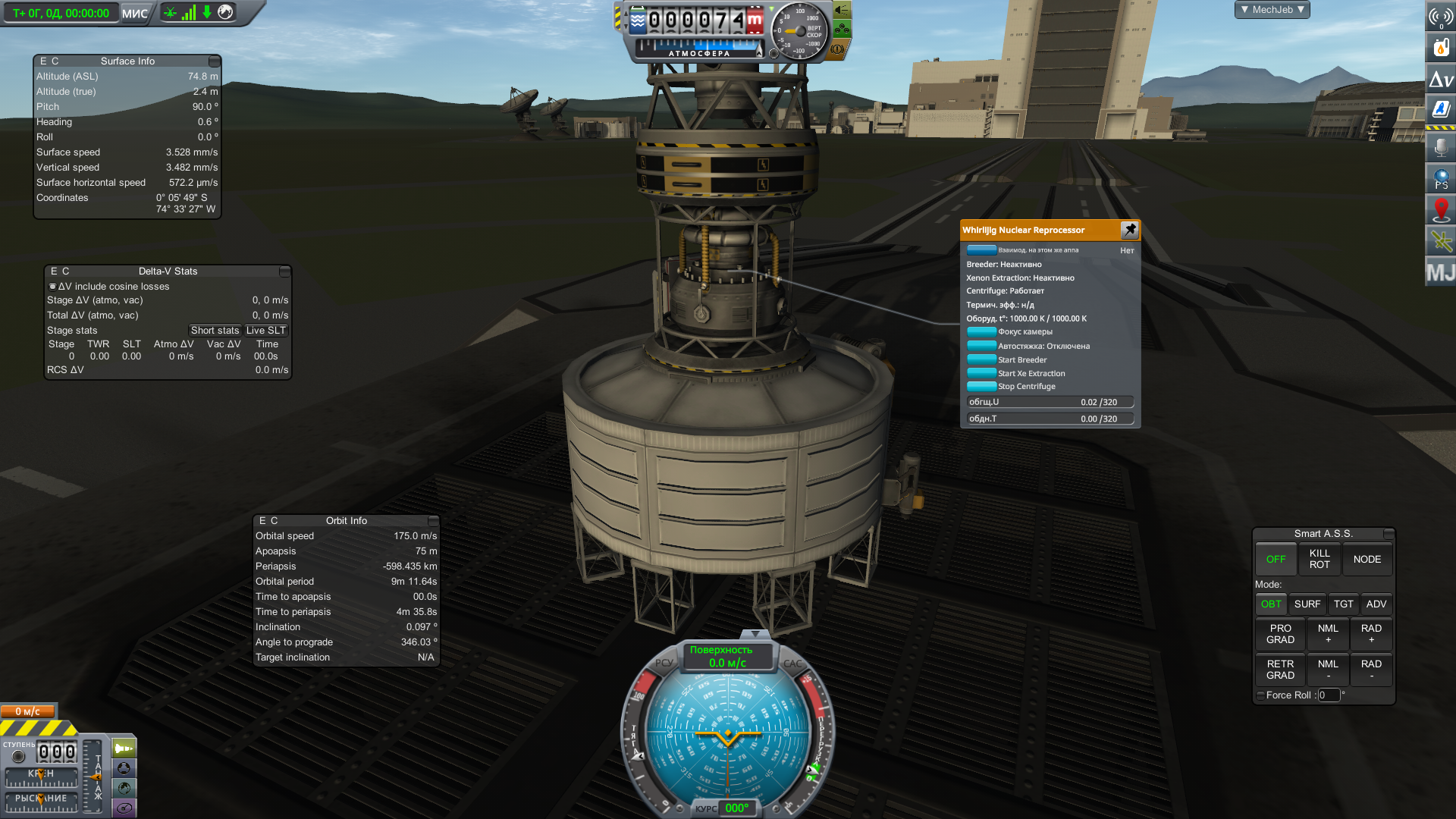Point the craft PRO GRAD
The height and width of the screenshot is (819, 1456).
tap(1280, 634)
